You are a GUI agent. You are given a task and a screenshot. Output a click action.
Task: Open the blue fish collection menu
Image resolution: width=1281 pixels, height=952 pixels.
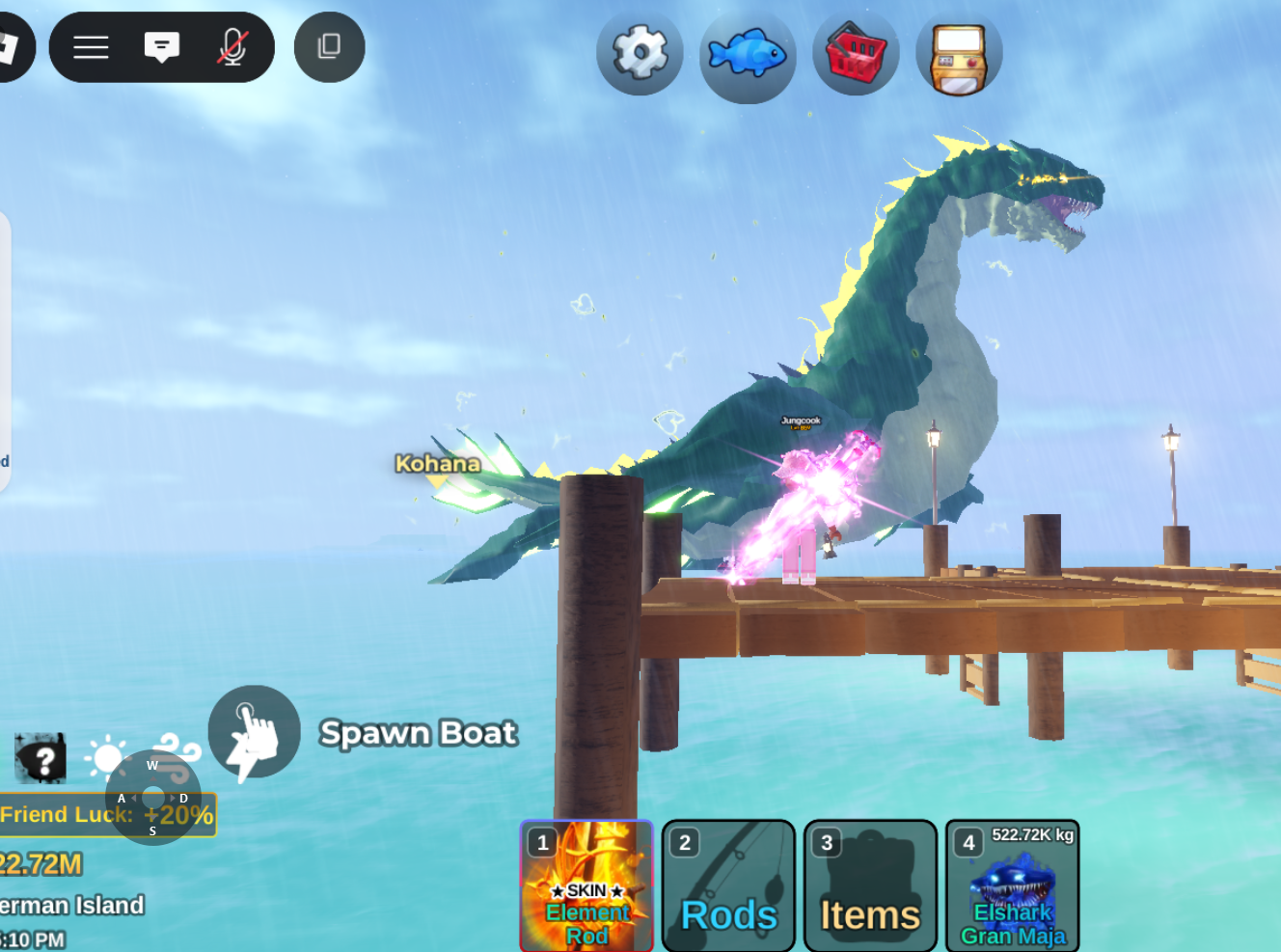pos(748,54)
